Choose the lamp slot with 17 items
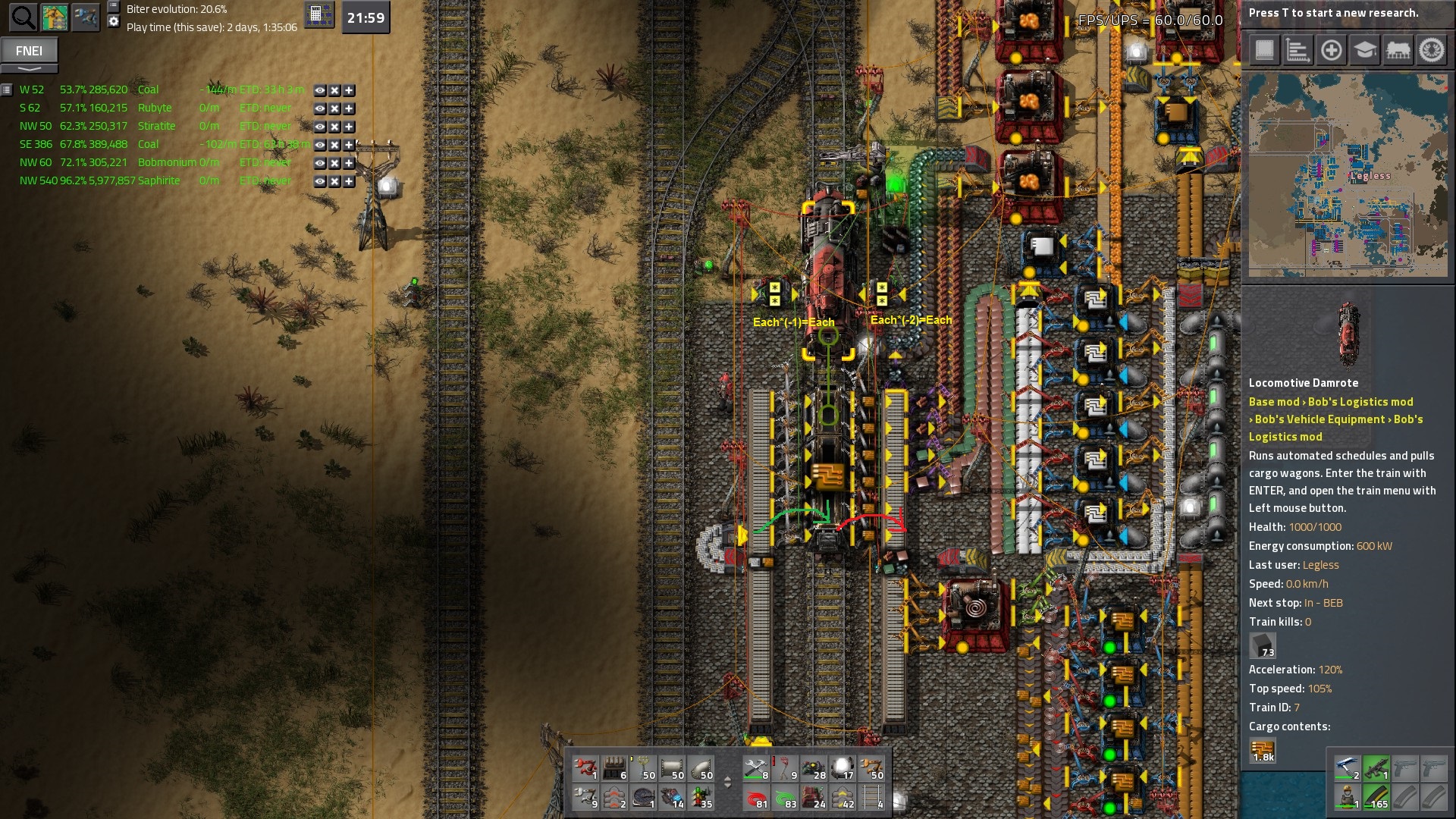1456x819 pixels. pyautogui.click(x=843, y=768)
